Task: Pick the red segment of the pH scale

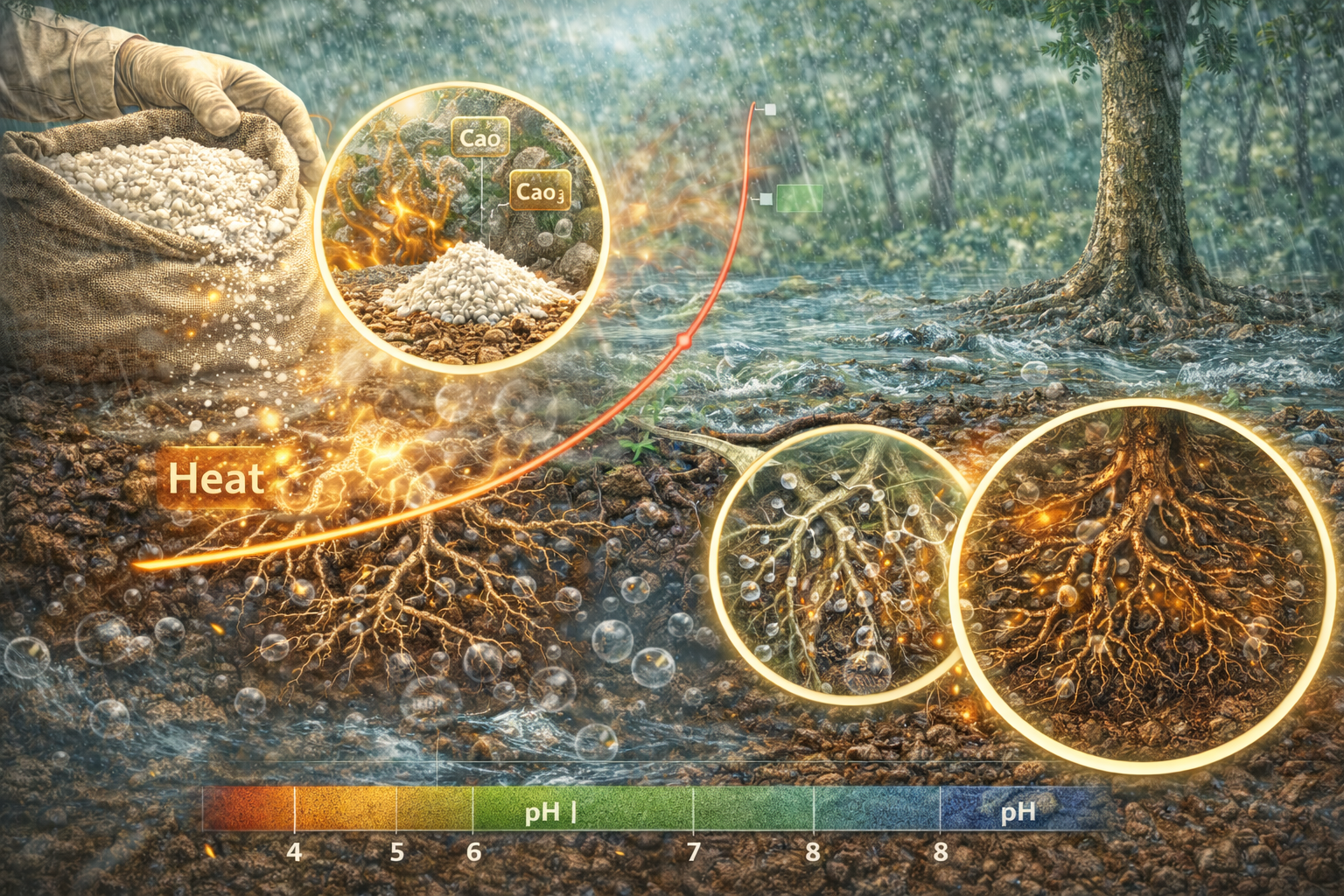Action: coord(249,809)
